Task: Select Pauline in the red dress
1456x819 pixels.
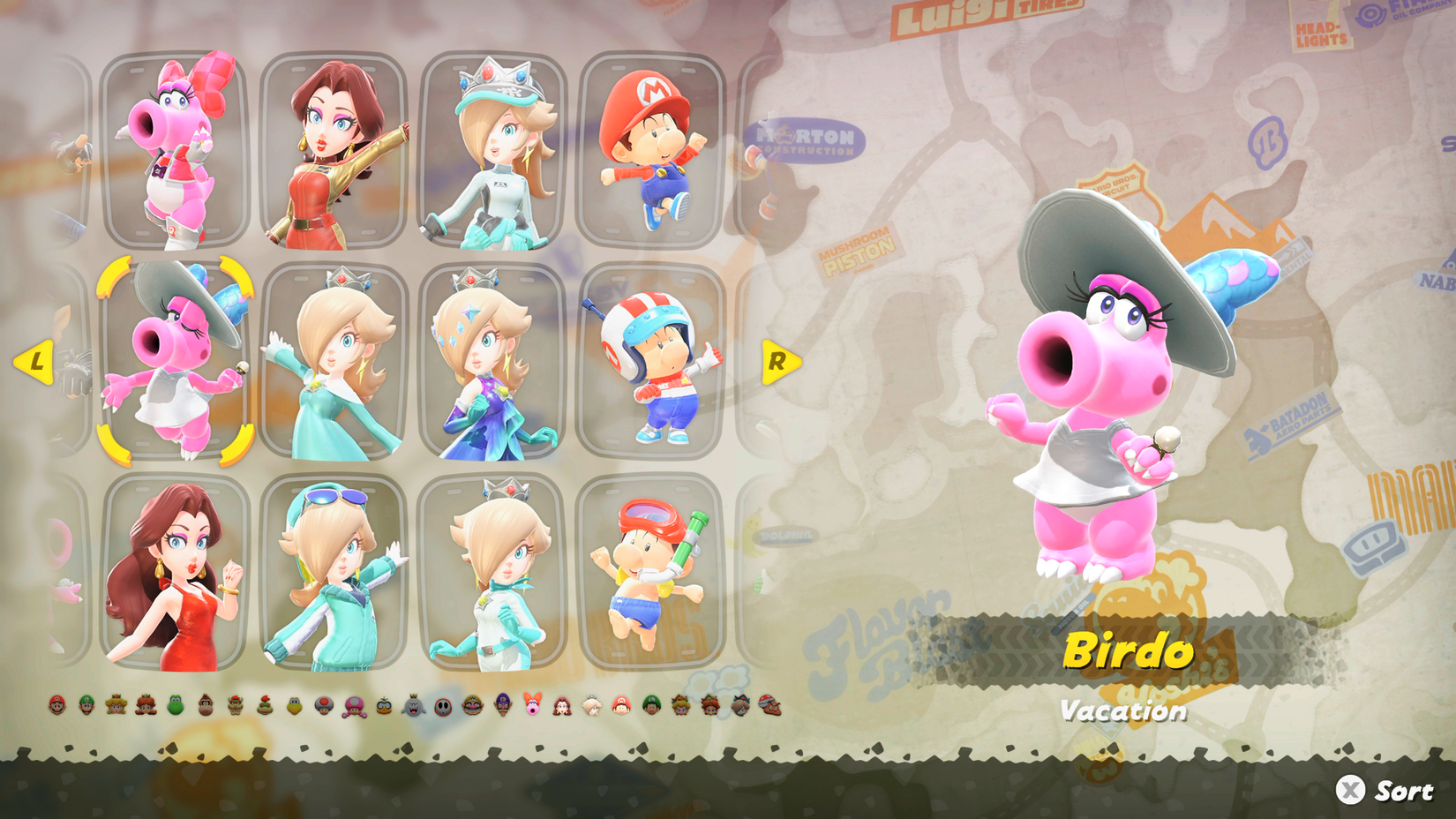Action: (x=172, y=574)
